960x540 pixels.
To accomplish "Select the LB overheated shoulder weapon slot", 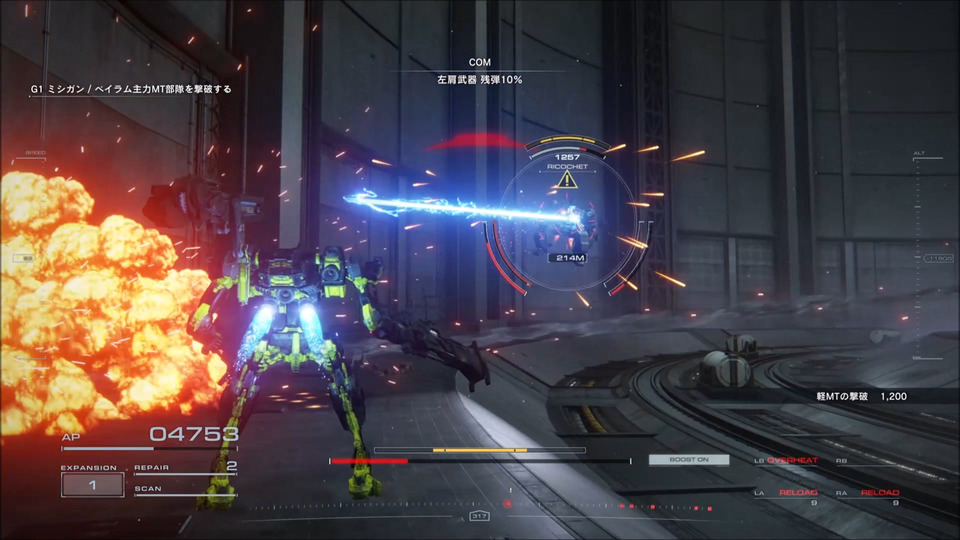I will click(x=791, y=461).
